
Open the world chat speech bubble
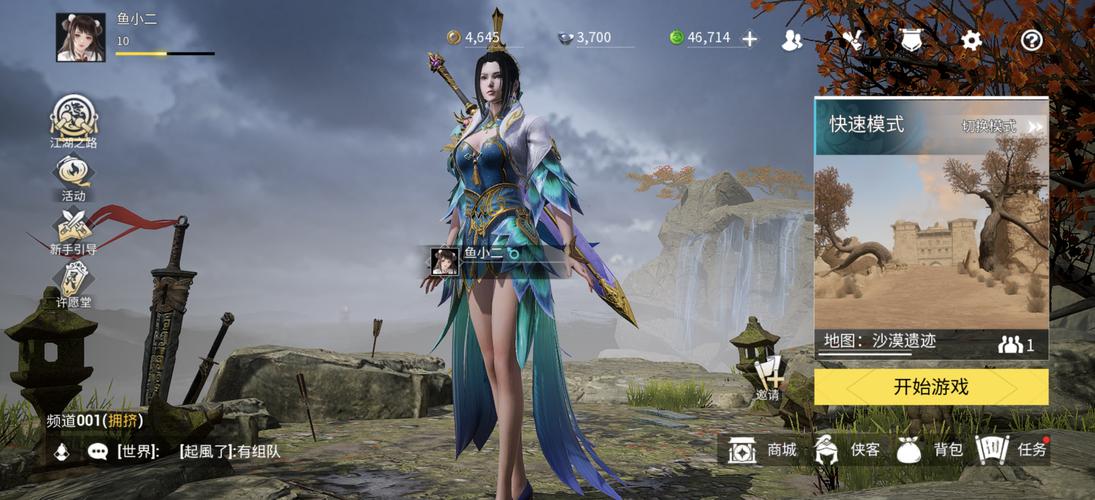point(98,452)
